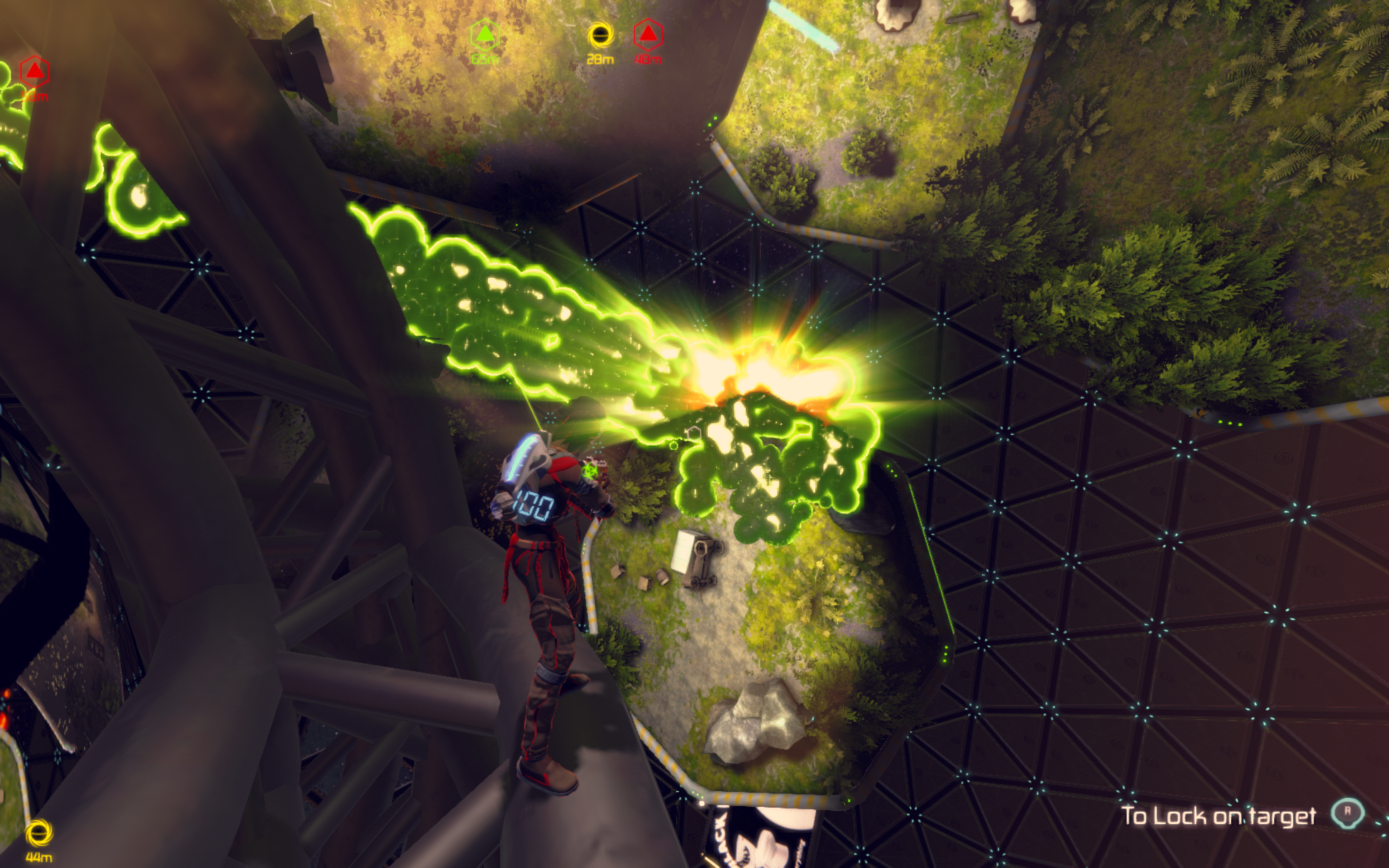This screenshot has height=868, width=1389.
Task: Click the yellow ring marker at 28m
Action: pos(600,36)
